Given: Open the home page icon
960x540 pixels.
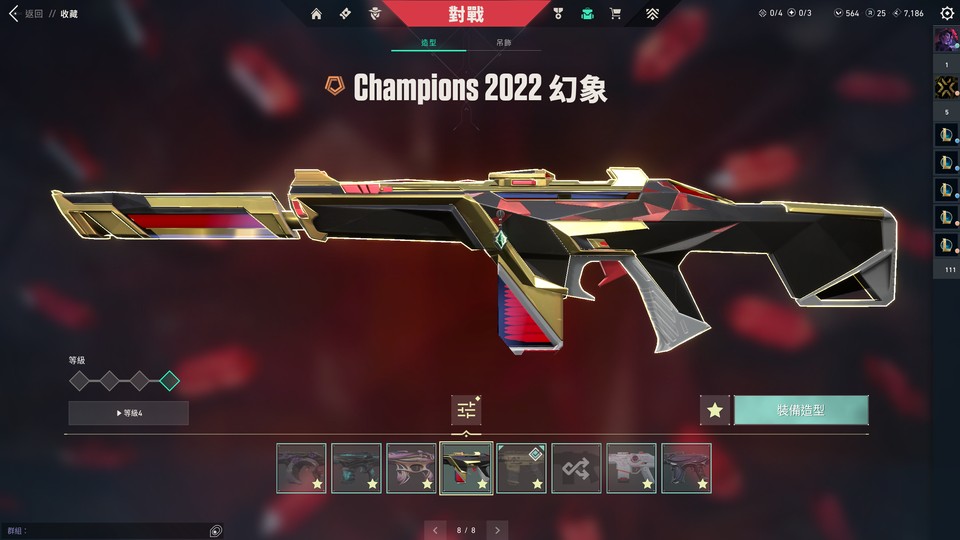Looking at the screenshot, I should point(316,14).
